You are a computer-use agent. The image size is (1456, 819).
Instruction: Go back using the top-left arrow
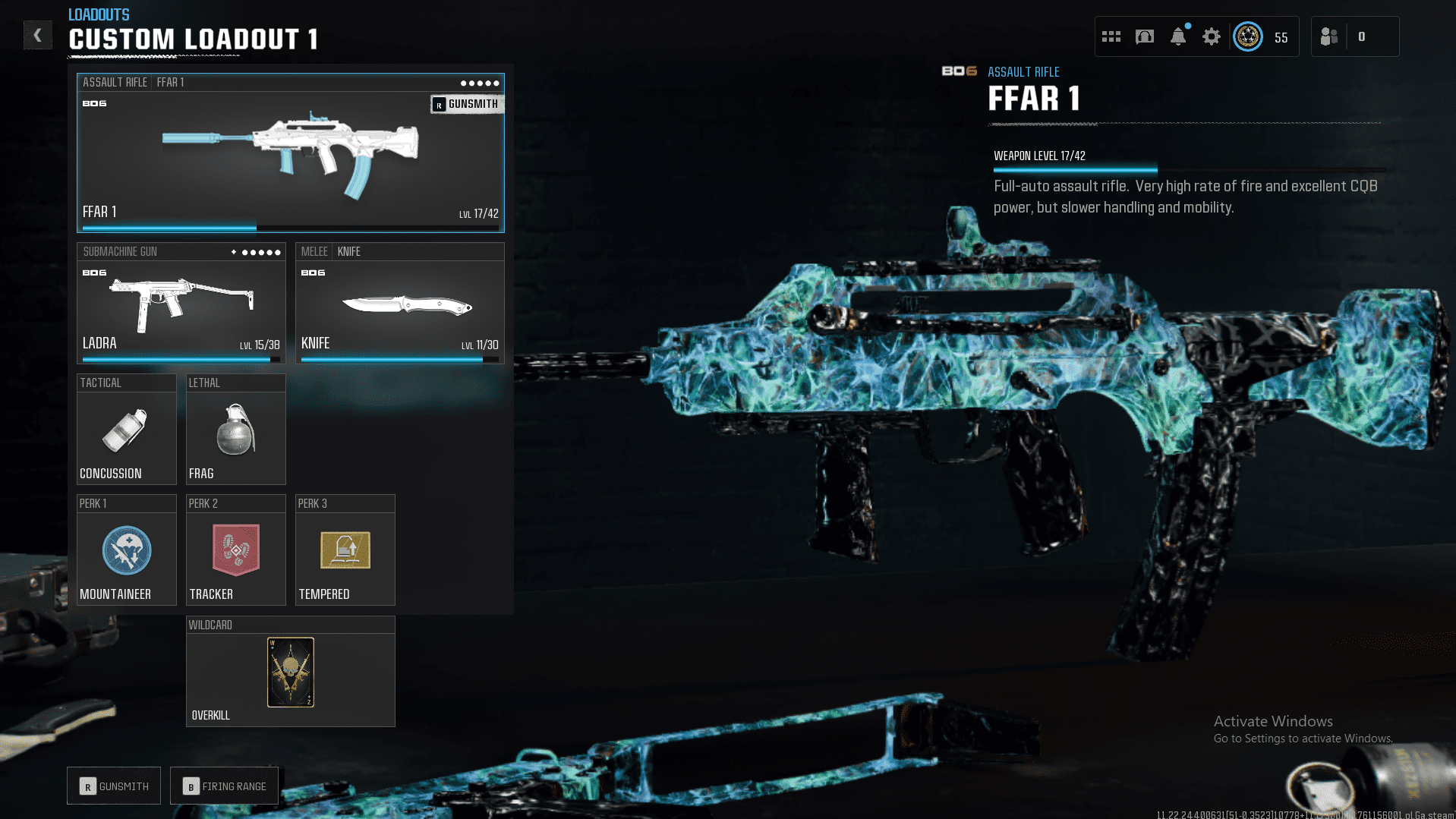tap(37, 35)
